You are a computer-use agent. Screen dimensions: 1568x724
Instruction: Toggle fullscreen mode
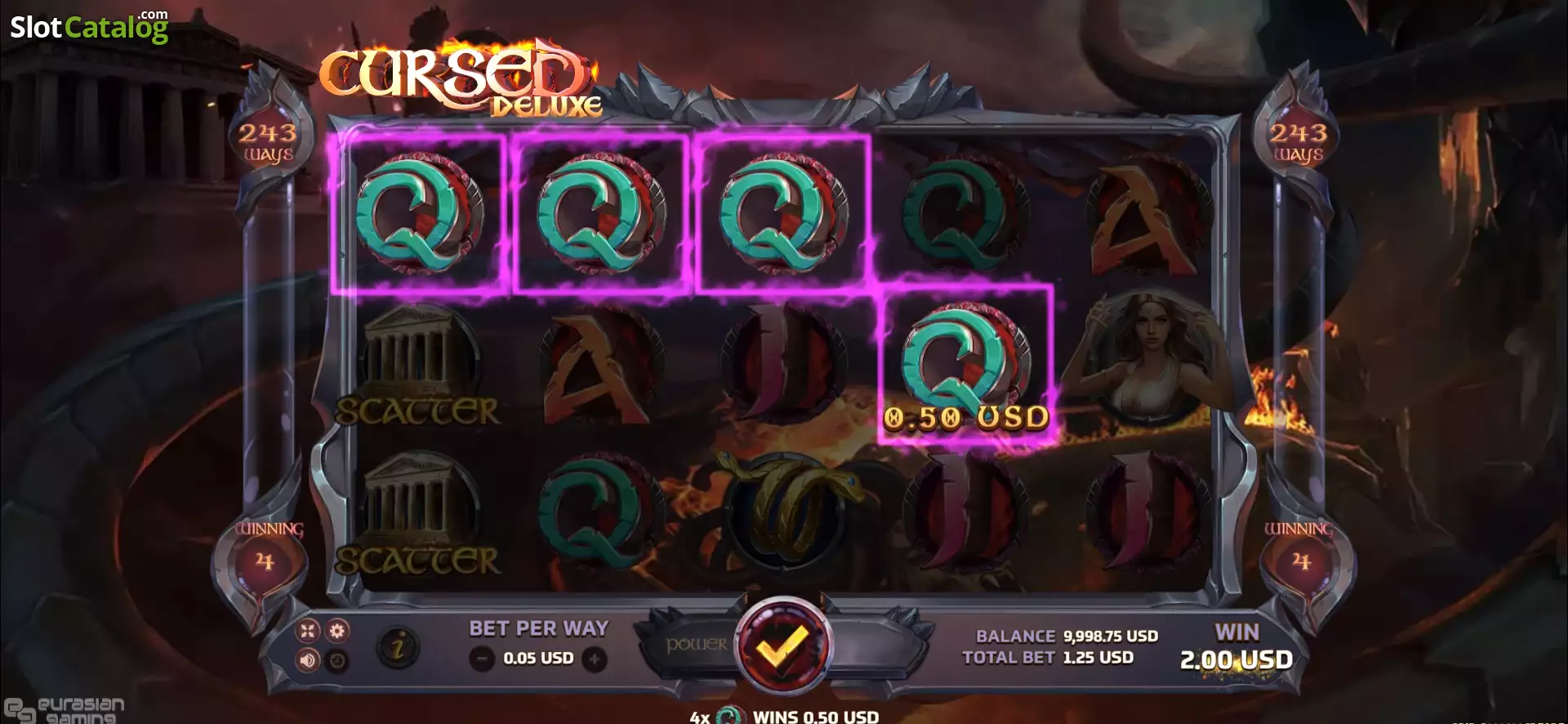coord(308,630)
